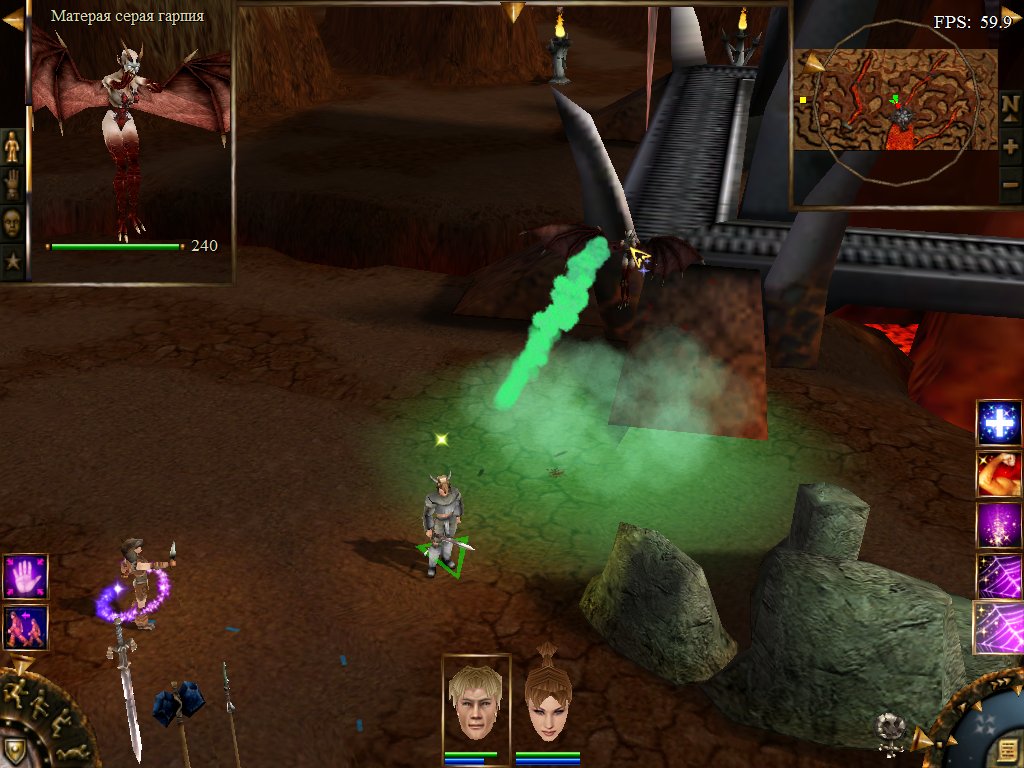Reset camera north with the N button

pos(1010,105)
